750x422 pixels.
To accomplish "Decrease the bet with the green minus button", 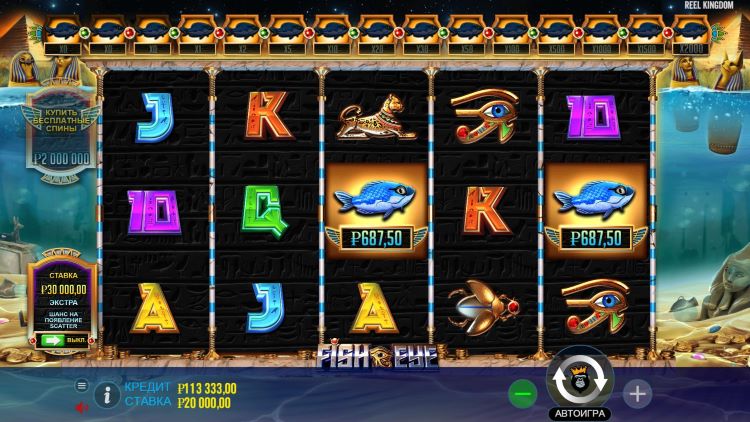I will [x=522, y=393].
